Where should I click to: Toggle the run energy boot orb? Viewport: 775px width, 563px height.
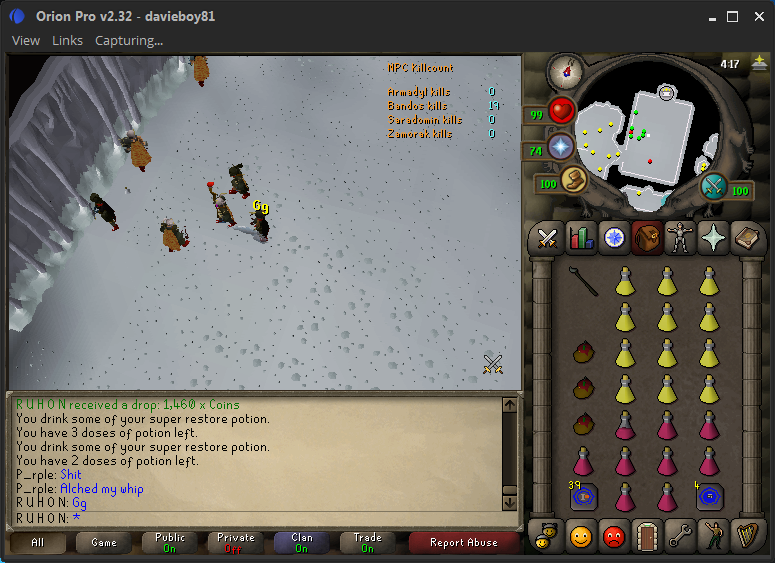574,179
